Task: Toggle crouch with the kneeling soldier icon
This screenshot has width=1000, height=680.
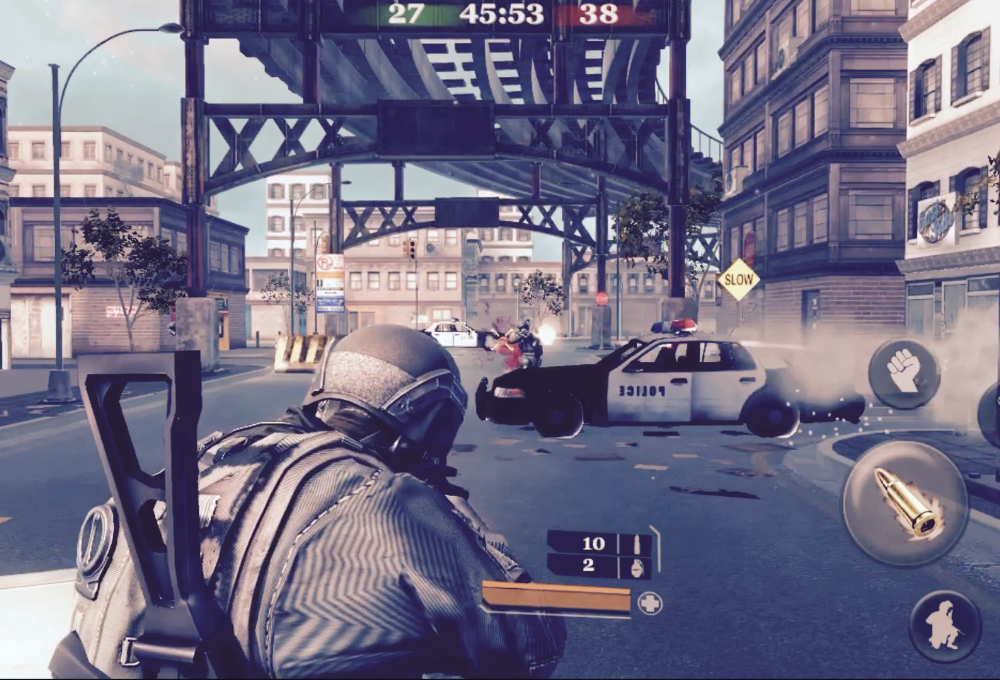Action: click(x=944, y=626)
